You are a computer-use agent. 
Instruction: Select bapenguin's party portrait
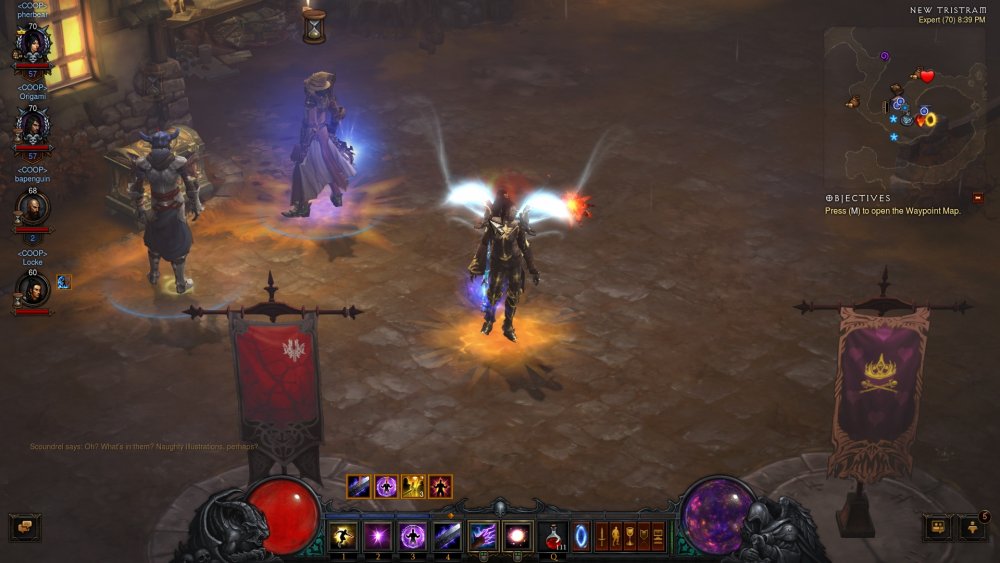(32, 208)
